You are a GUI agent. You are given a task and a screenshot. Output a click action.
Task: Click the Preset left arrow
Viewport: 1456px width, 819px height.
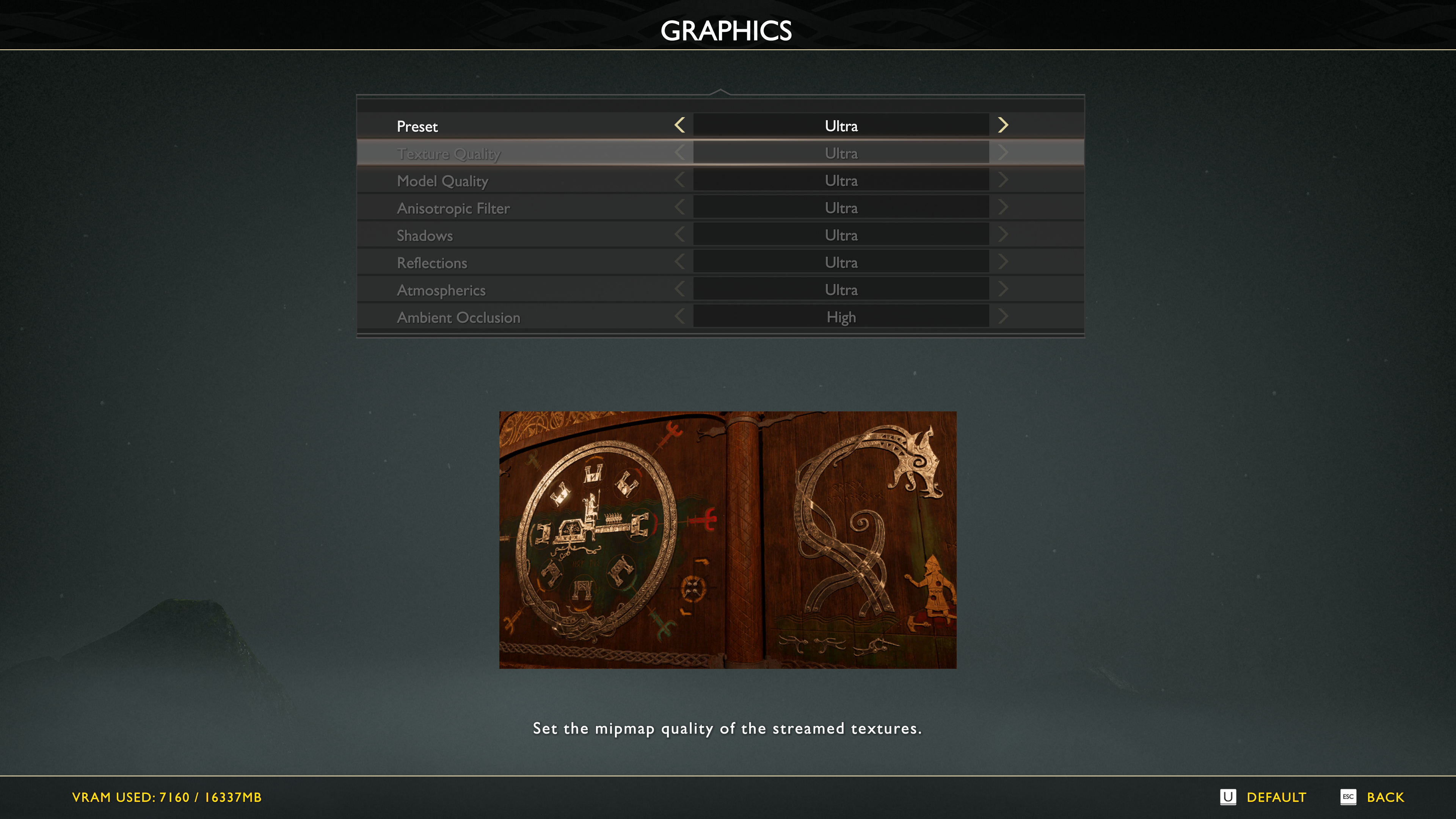pyautogui.click(x=680, y=125)
